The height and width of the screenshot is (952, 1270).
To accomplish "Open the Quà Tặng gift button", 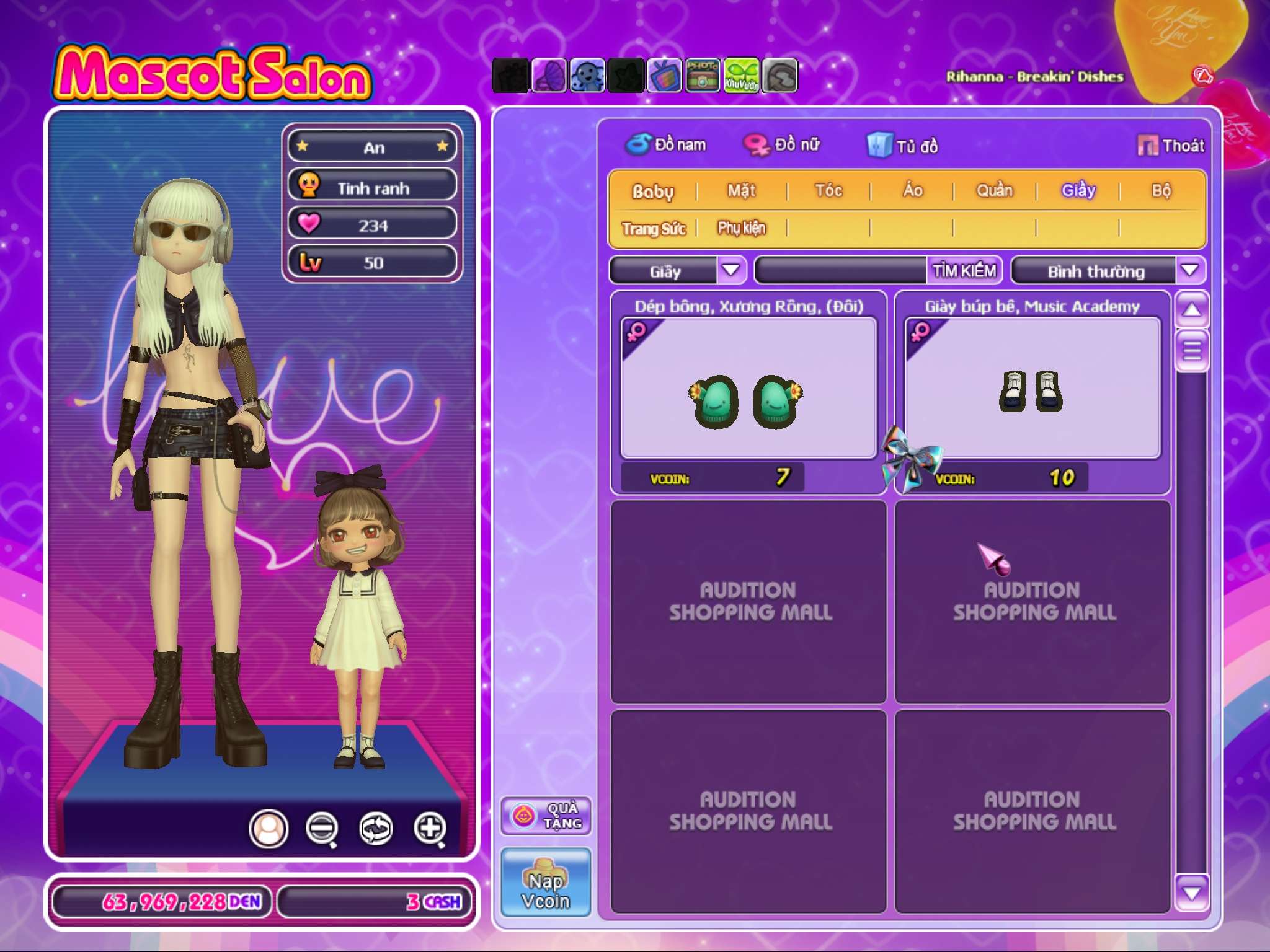I will point(546,816).
